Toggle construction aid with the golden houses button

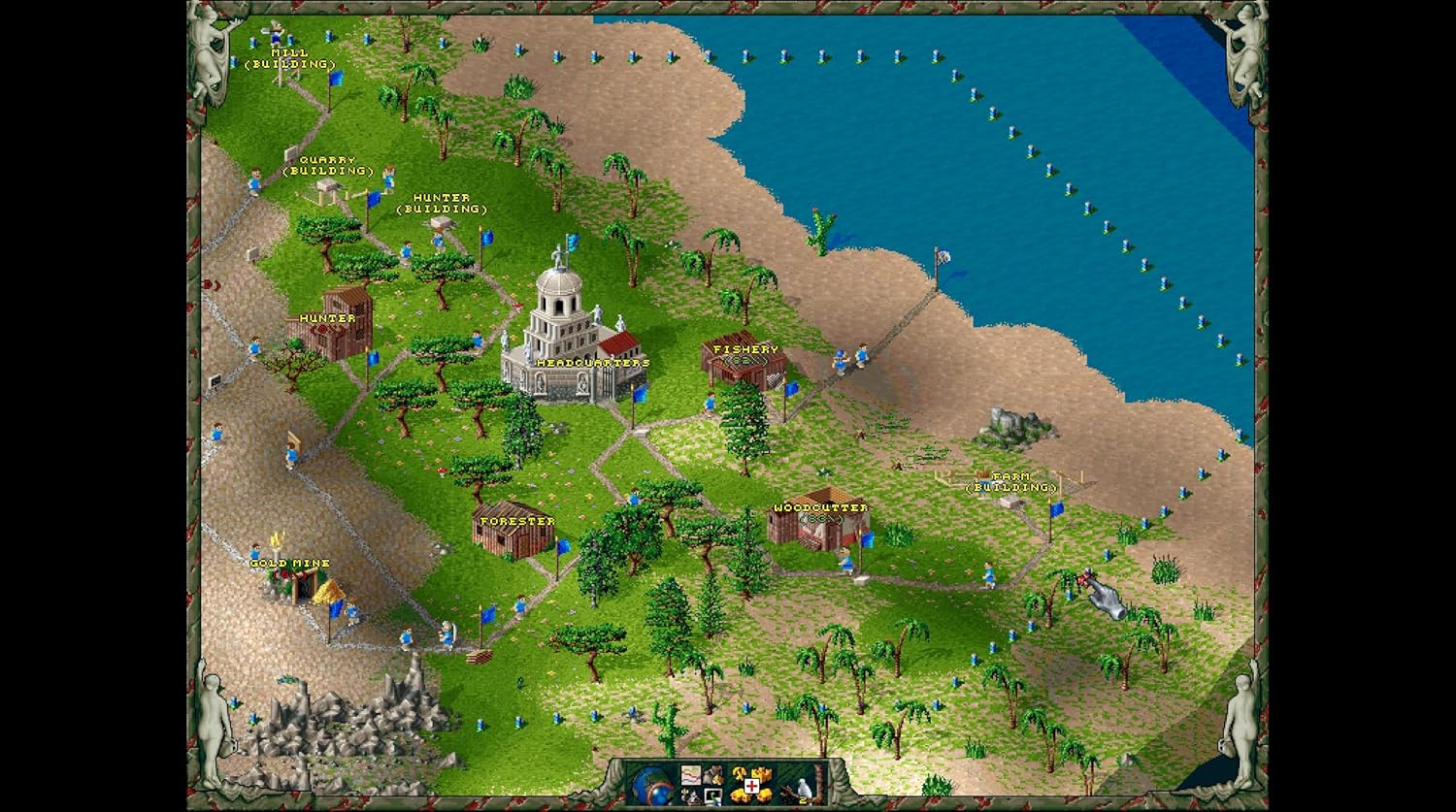pos(751,784)
